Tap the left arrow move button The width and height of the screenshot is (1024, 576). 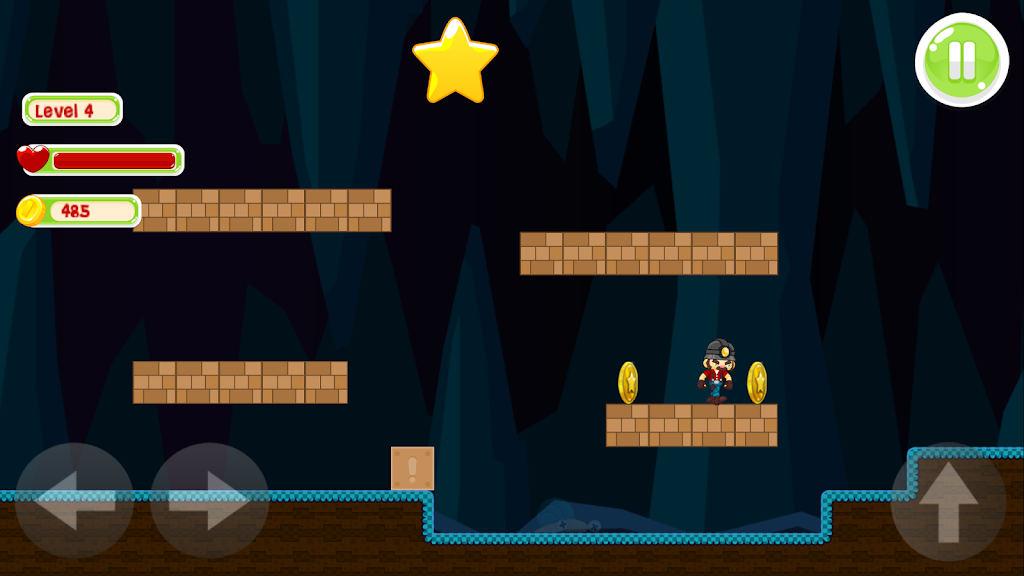pos(74,501)
